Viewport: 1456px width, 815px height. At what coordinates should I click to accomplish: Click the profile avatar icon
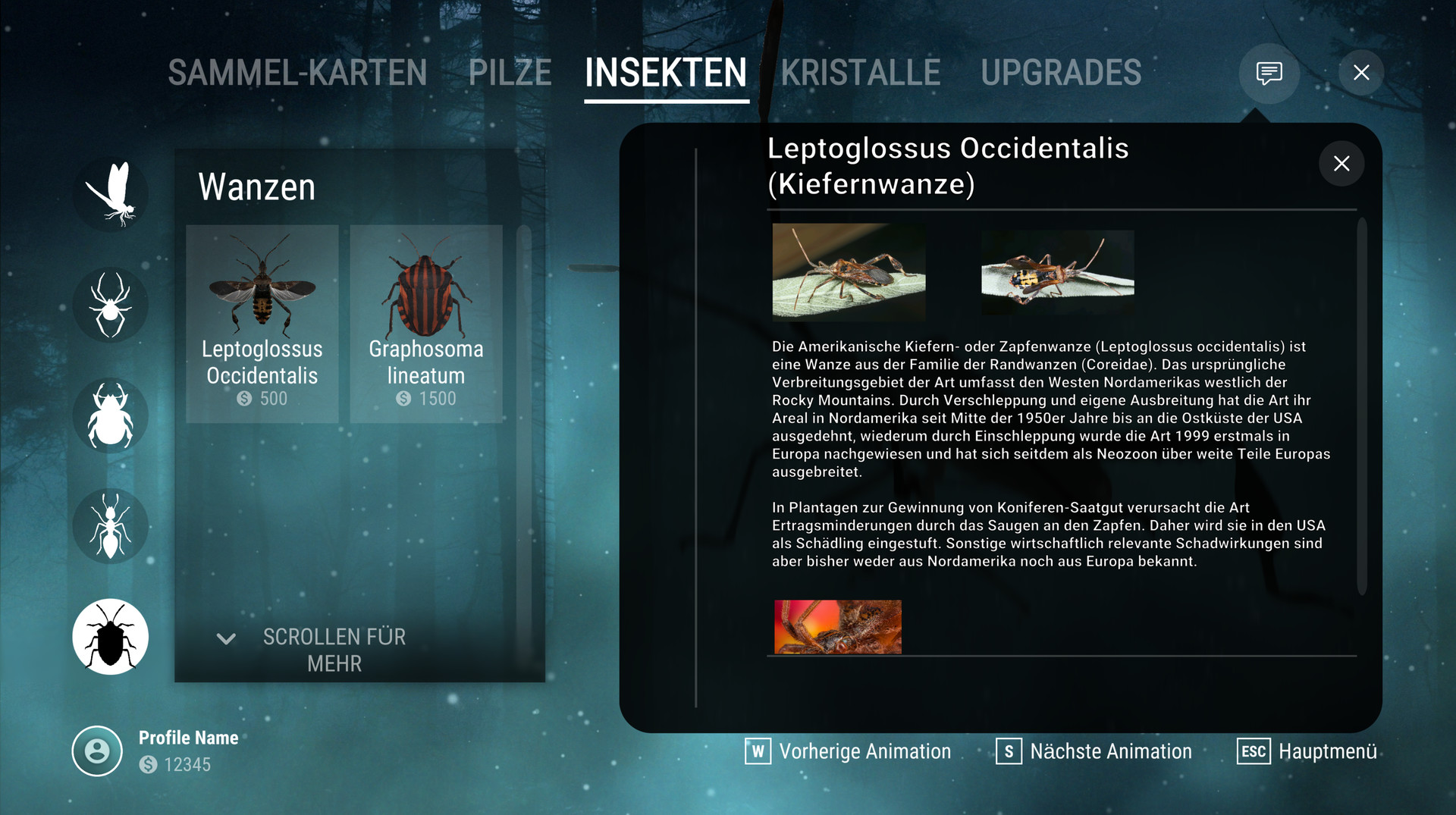coord(97,751)
